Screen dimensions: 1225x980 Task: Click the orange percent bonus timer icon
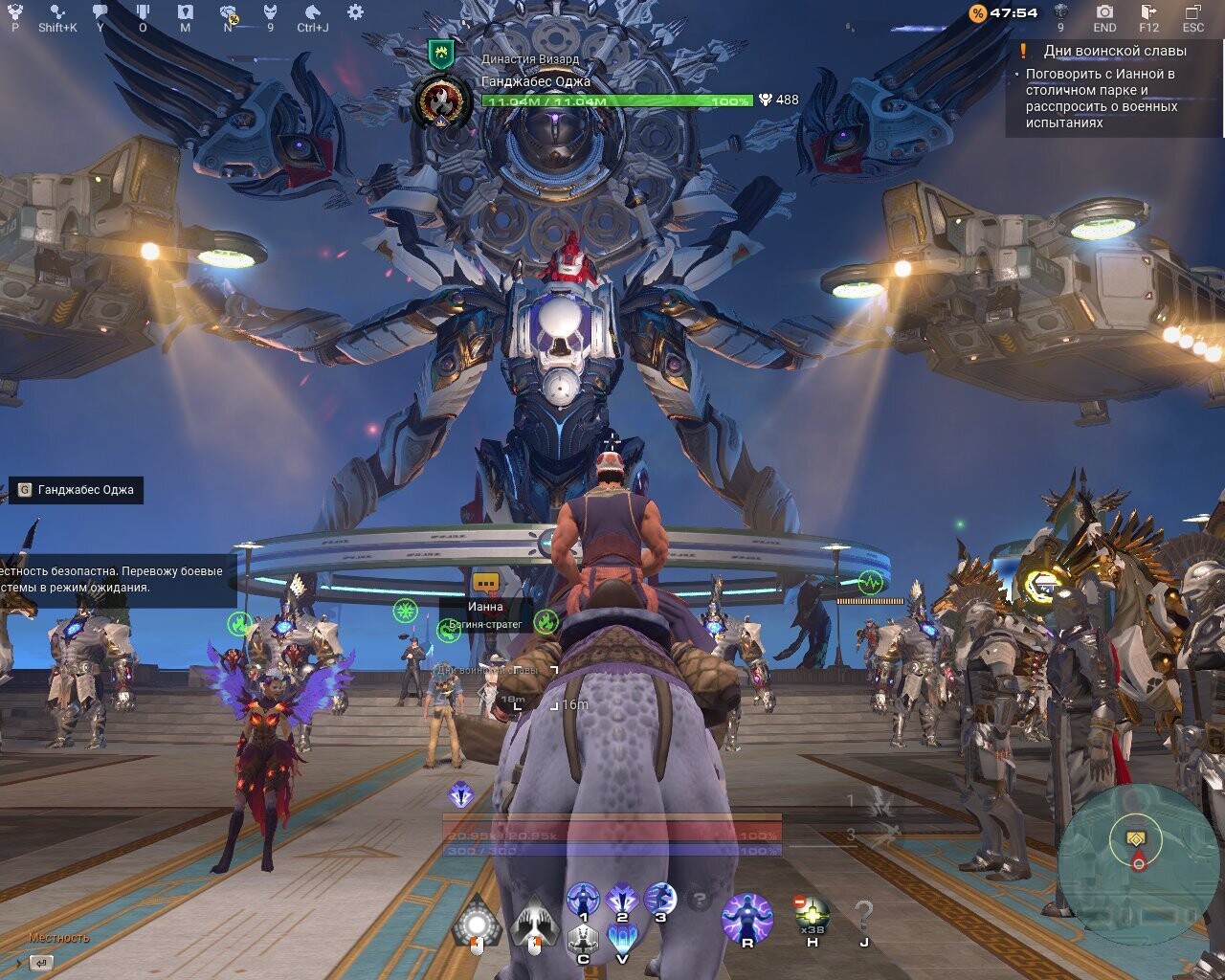(x=977, y=13)
